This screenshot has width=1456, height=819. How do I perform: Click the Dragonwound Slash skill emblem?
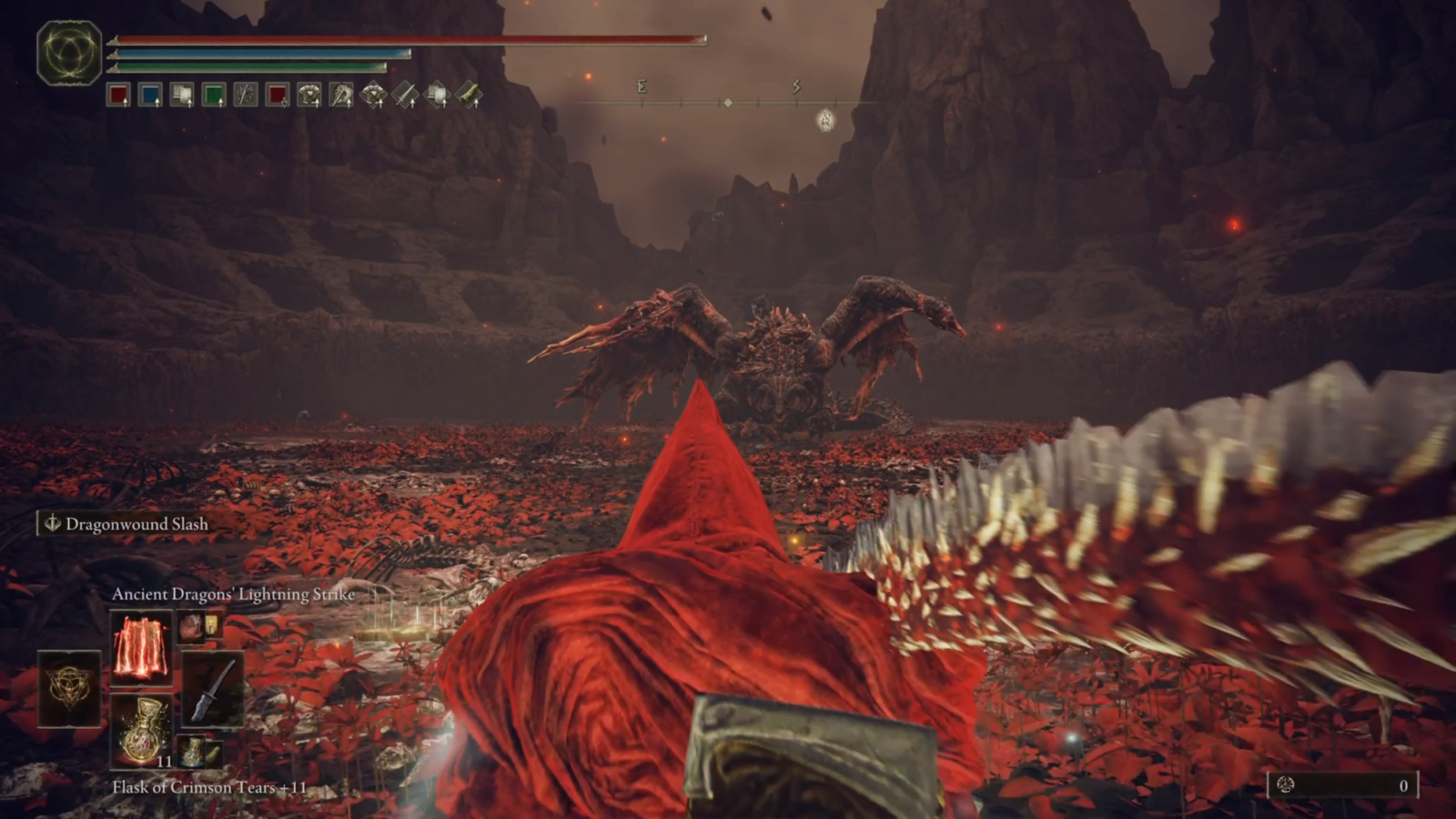click(x=51, y=524)
